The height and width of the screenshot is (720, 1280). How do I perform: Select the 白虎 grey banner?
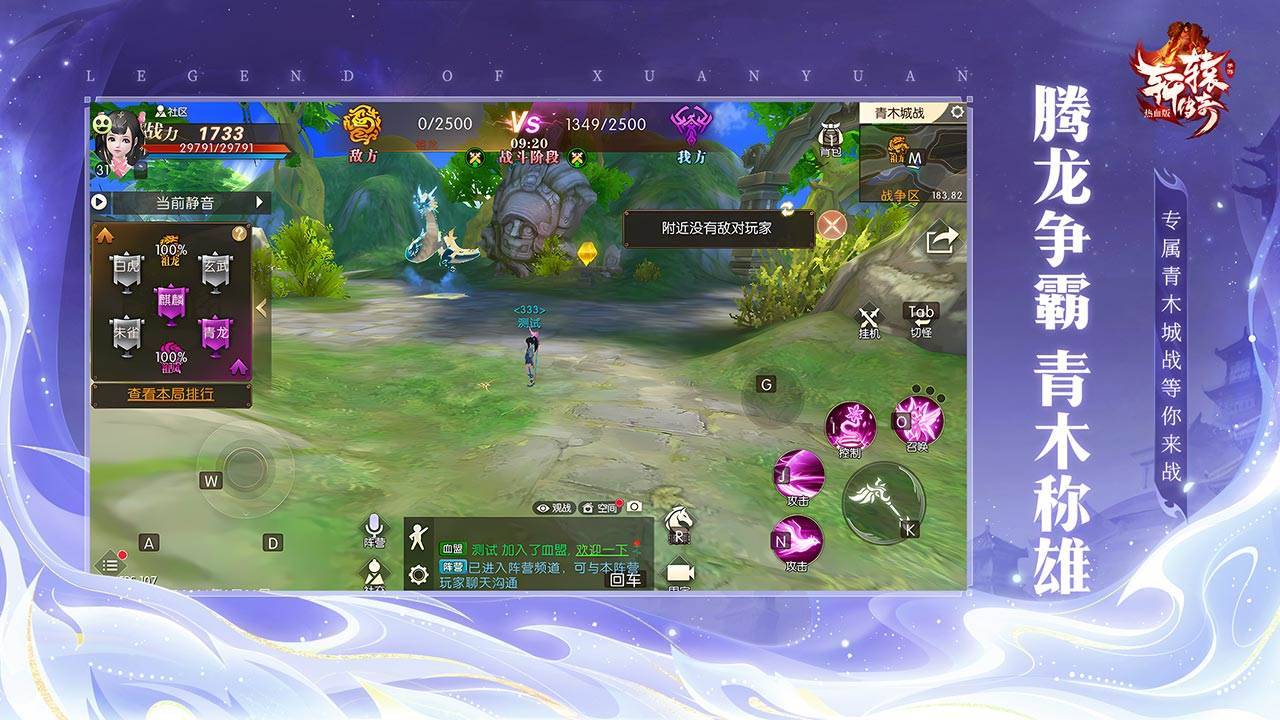(x=127, y=272)
